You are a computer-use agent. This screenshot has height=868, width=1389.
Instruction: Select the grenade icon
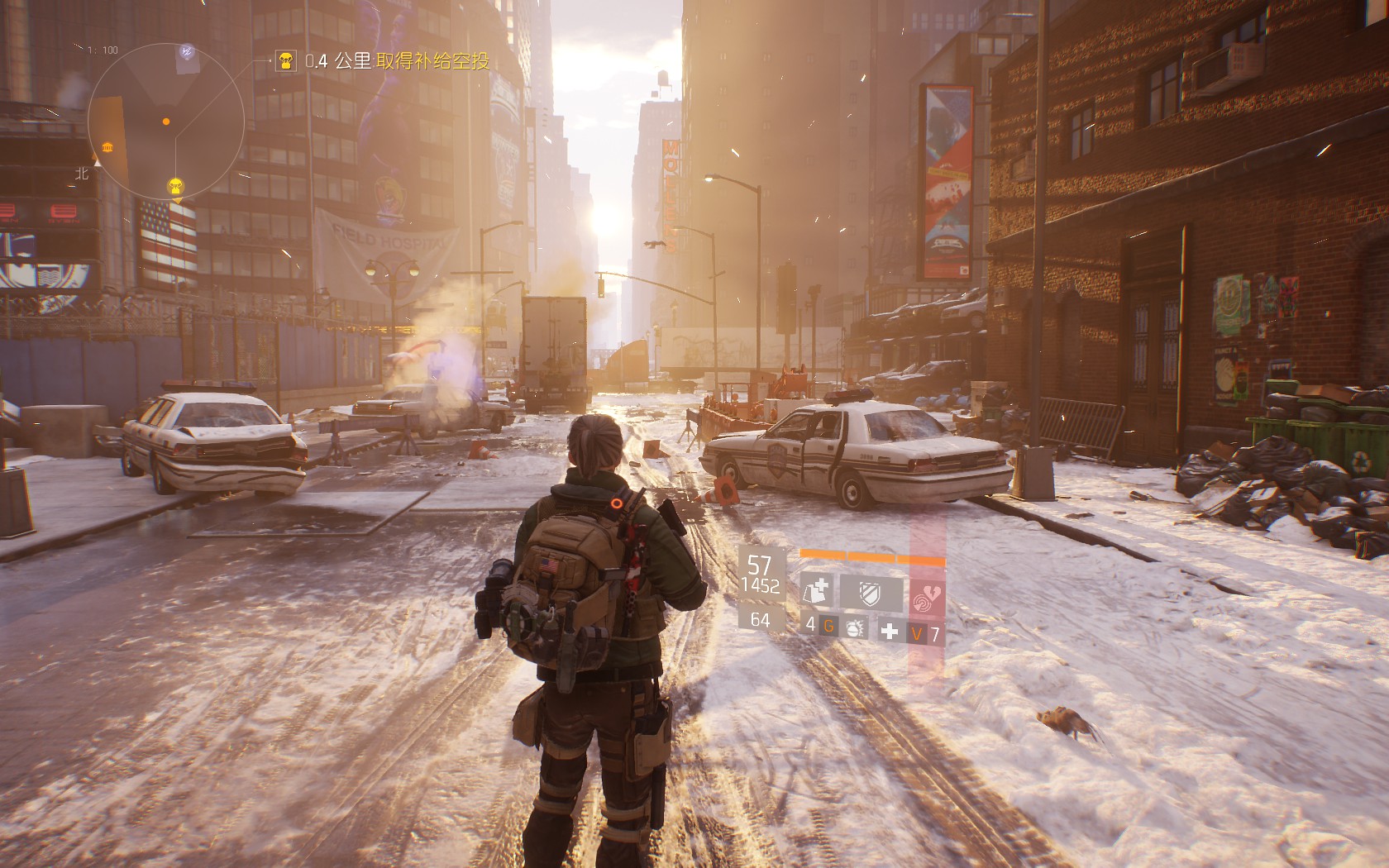[x=853, y=628]
